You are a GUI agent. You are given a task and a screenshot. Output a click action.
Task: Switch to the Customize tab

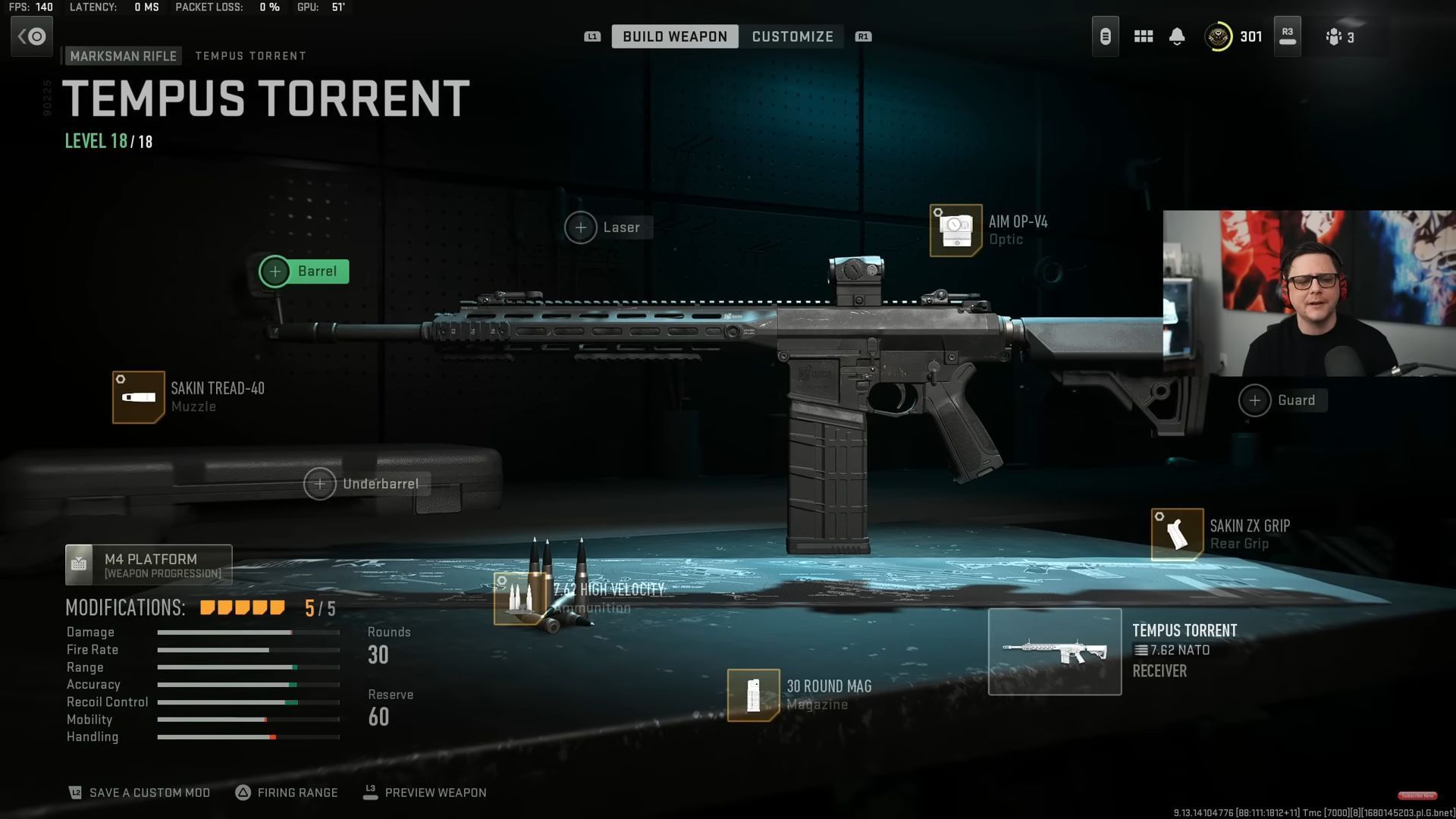[792, 36]
